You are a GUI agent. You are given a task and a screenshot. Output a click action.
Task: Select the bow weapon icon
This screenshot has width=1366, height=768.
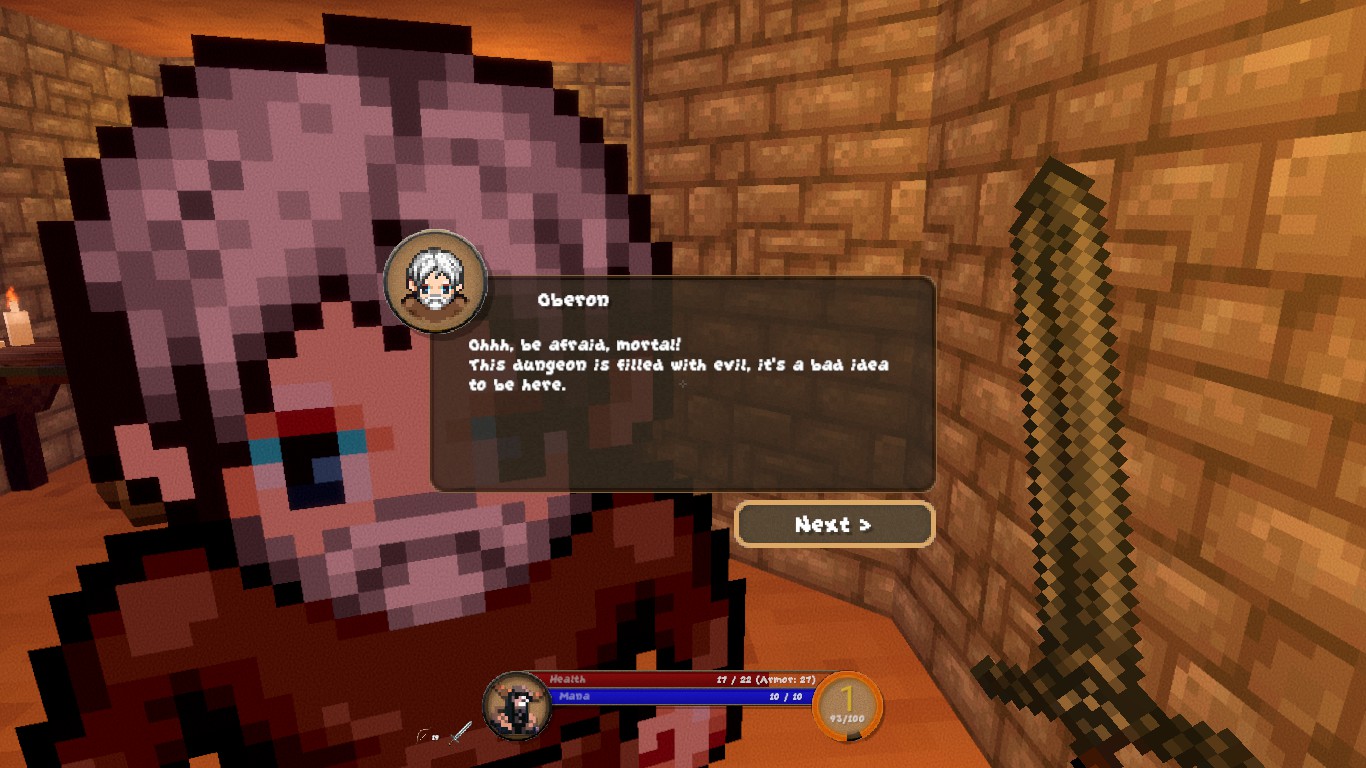tap(424, 736)
